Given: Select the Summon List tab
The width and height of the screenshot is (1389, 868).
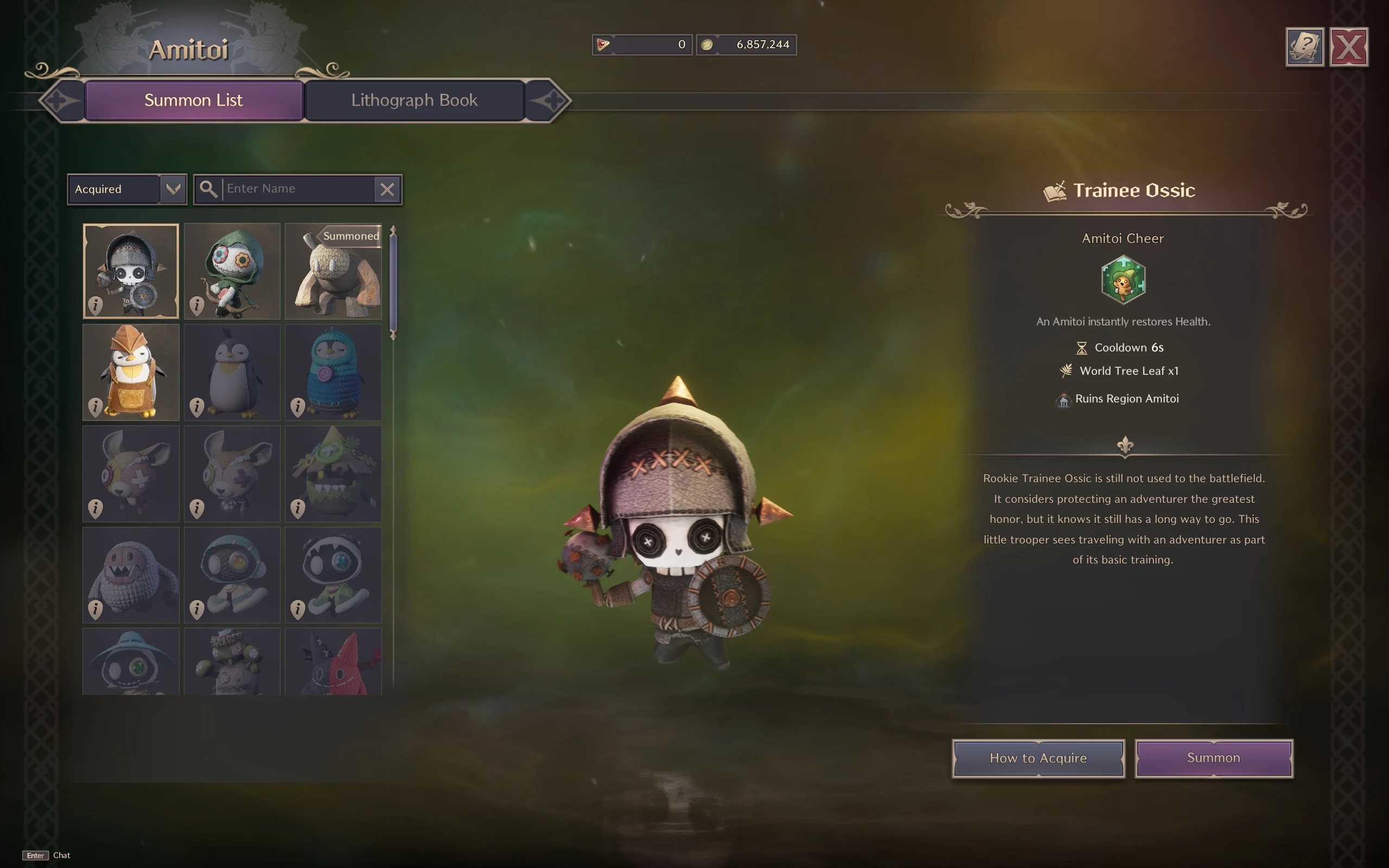Looking at the screenshot, I should coord(193,100).
